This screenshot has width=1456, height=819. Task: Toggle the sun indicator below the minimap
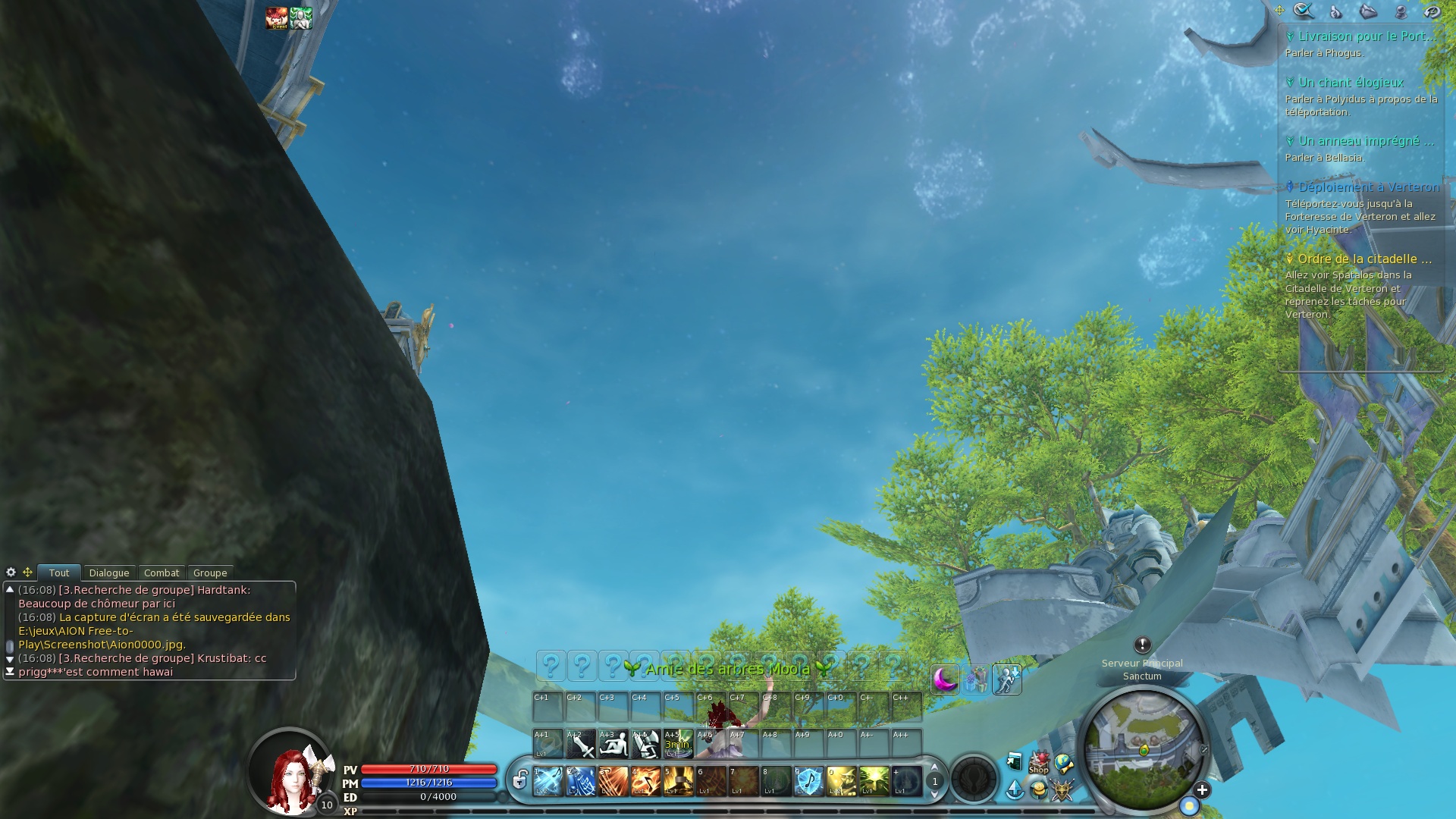click(1189, 805)
